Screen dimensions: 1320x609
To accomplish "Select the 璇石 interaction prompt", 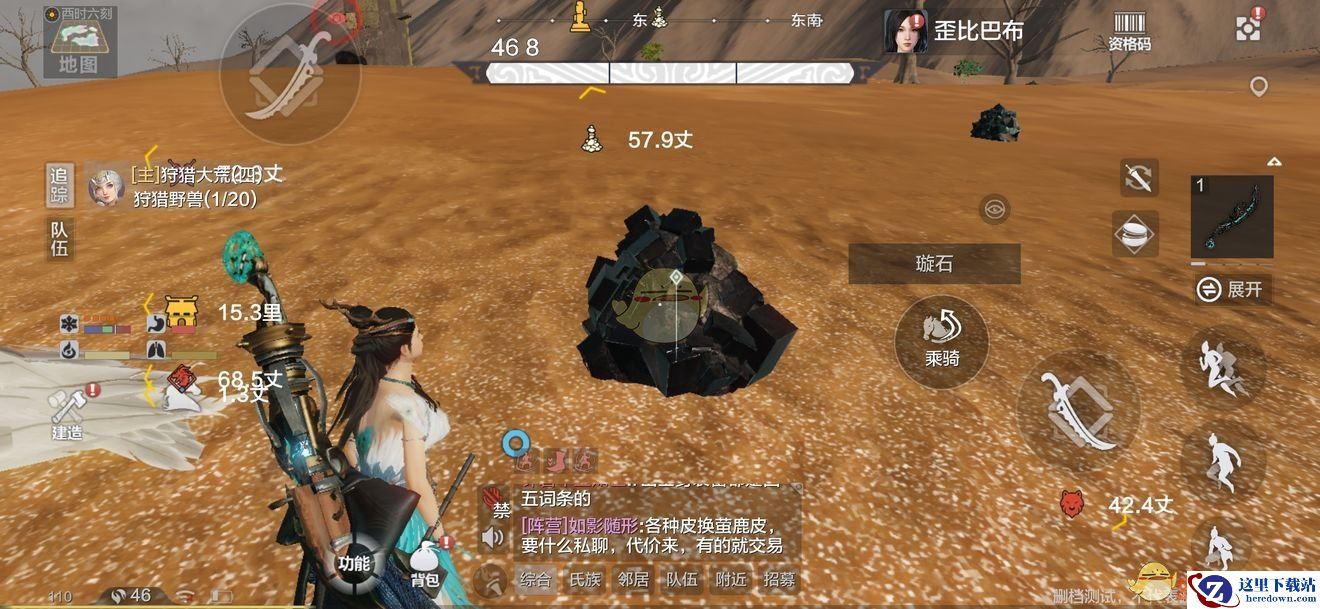I will pos(934,264).
